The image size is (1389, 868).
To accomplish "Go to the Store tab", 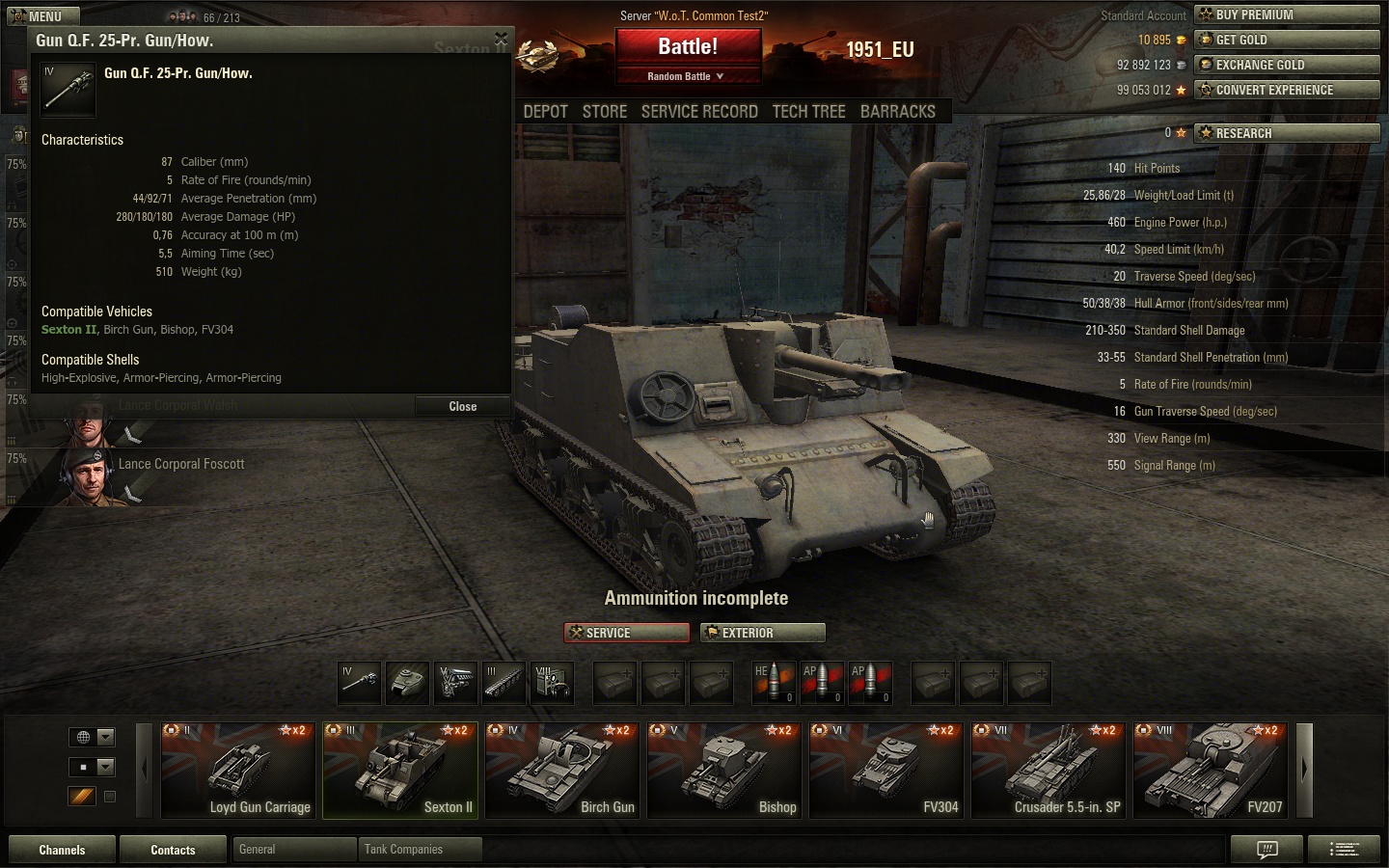I will (x=605, y=112).
